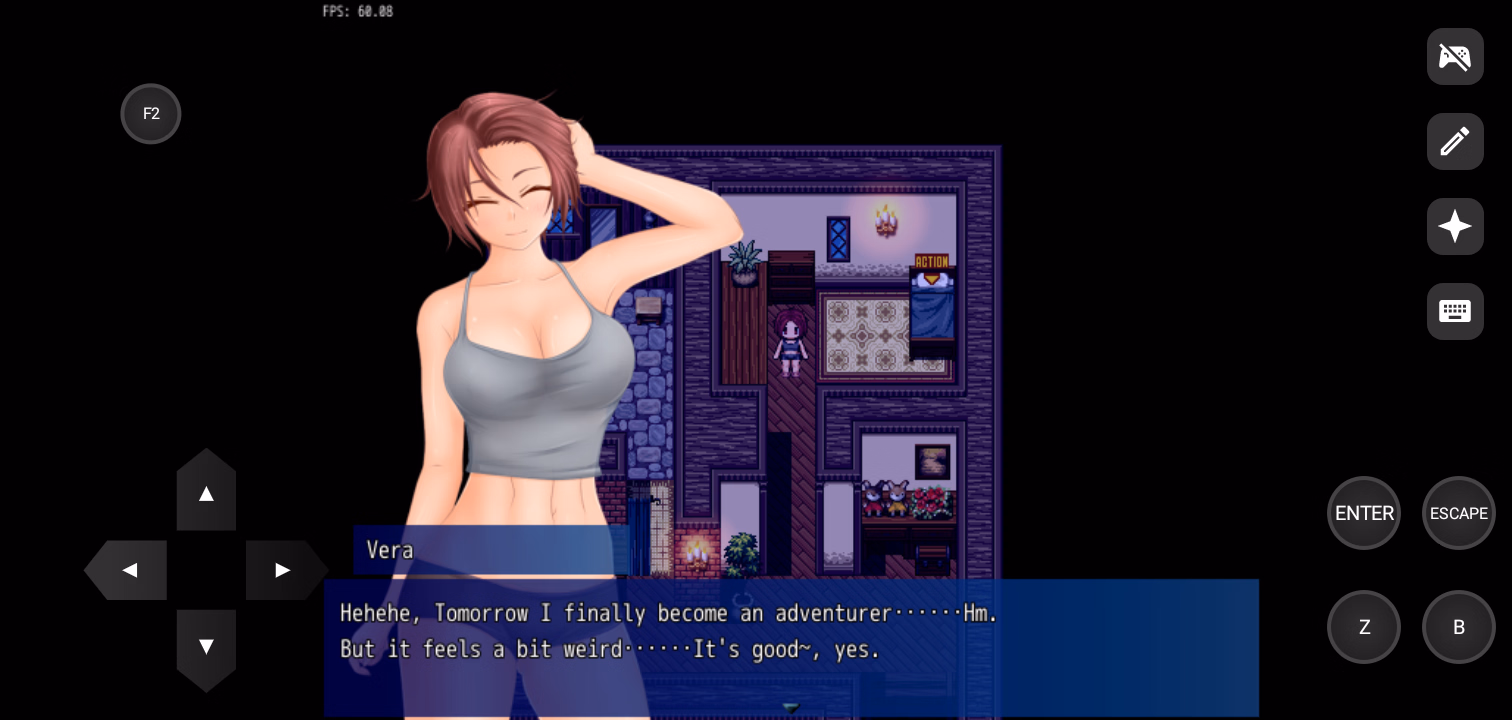1512x720 pixels.
Task: Tap the ESCAPE button
Action: point(1458,513)
